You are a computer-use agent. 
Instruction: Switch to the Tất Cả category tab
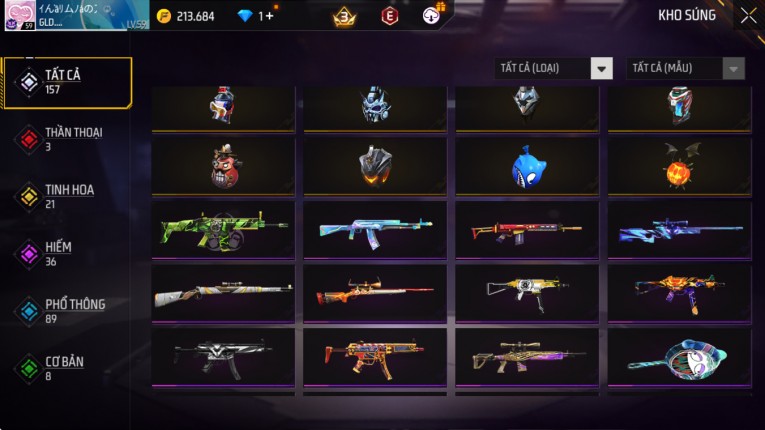click(x=68, y=82)
